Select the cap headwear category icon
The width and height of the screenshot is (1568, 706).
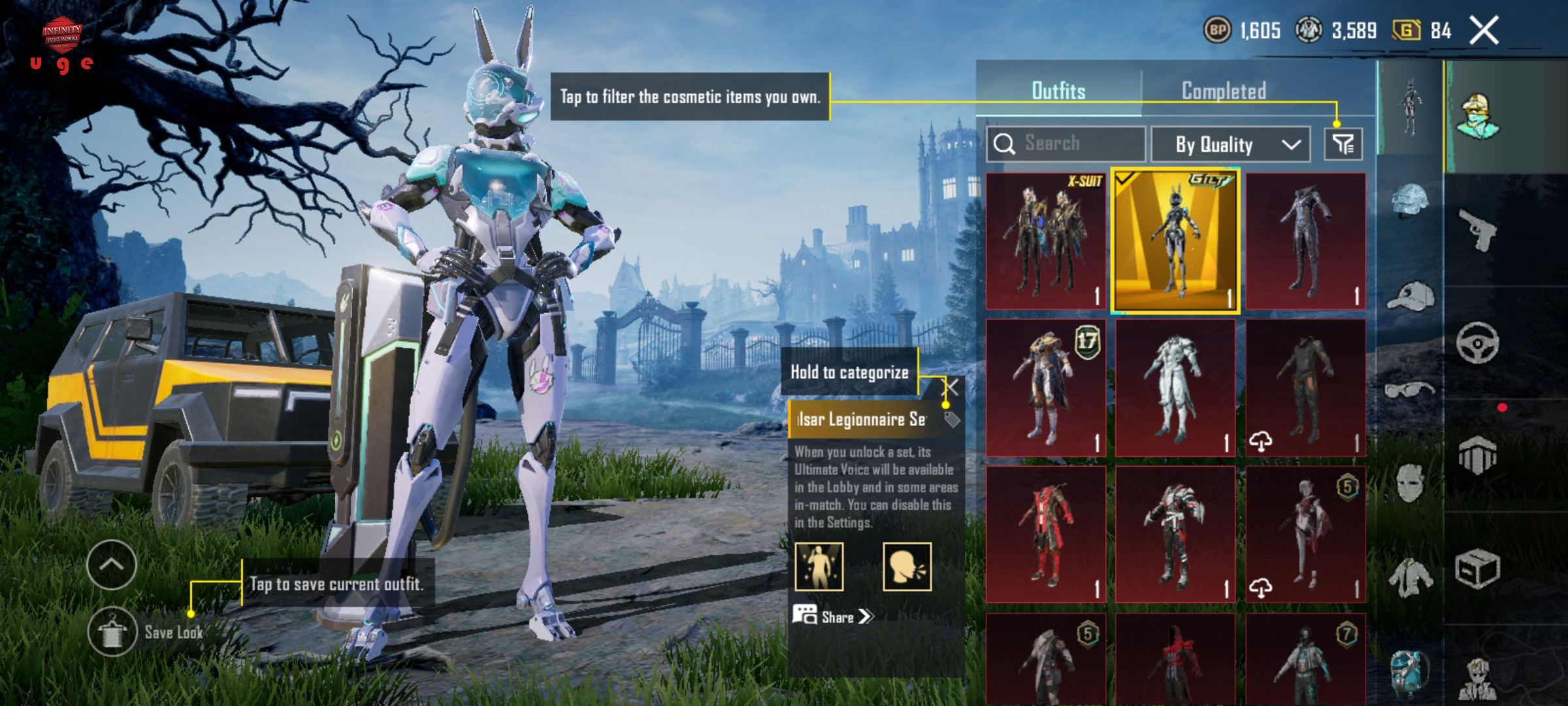point(1409,297)
